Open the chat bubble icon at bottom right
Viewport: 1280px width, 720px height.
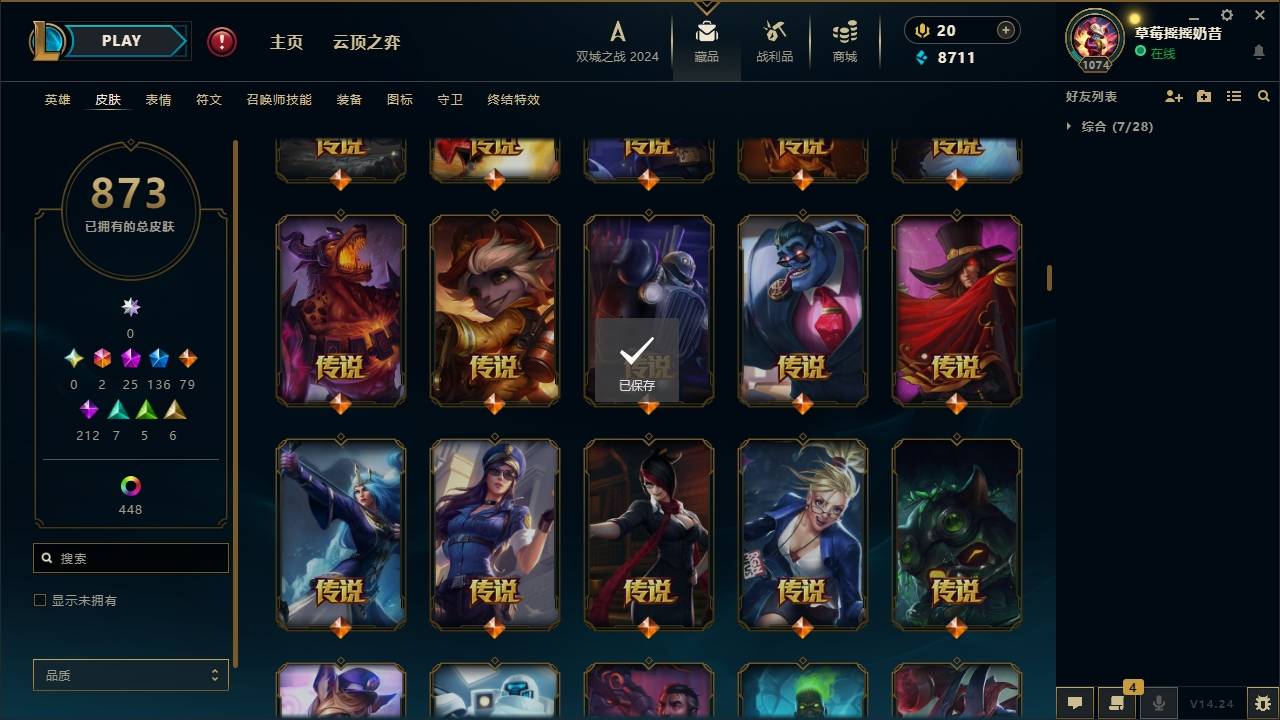point(1074,704)
